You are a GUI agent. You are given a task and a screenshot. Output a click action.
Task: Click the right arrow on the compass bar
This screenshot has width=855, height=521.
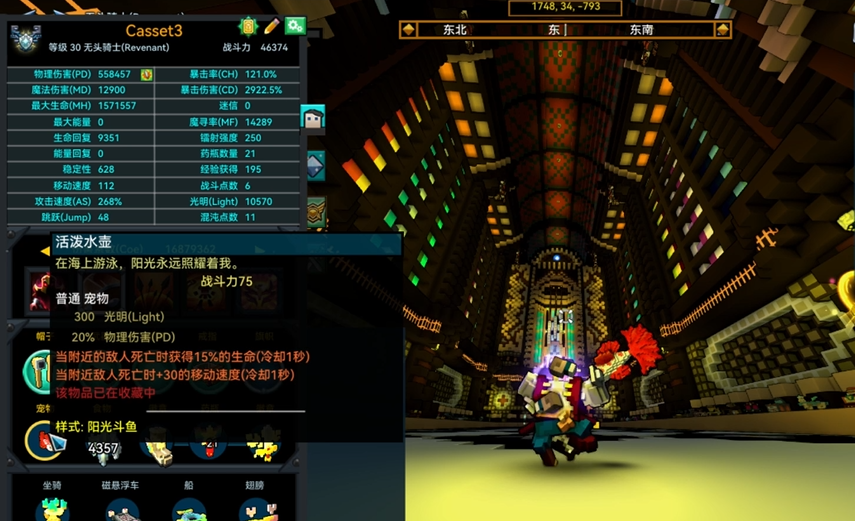(723, 30)
